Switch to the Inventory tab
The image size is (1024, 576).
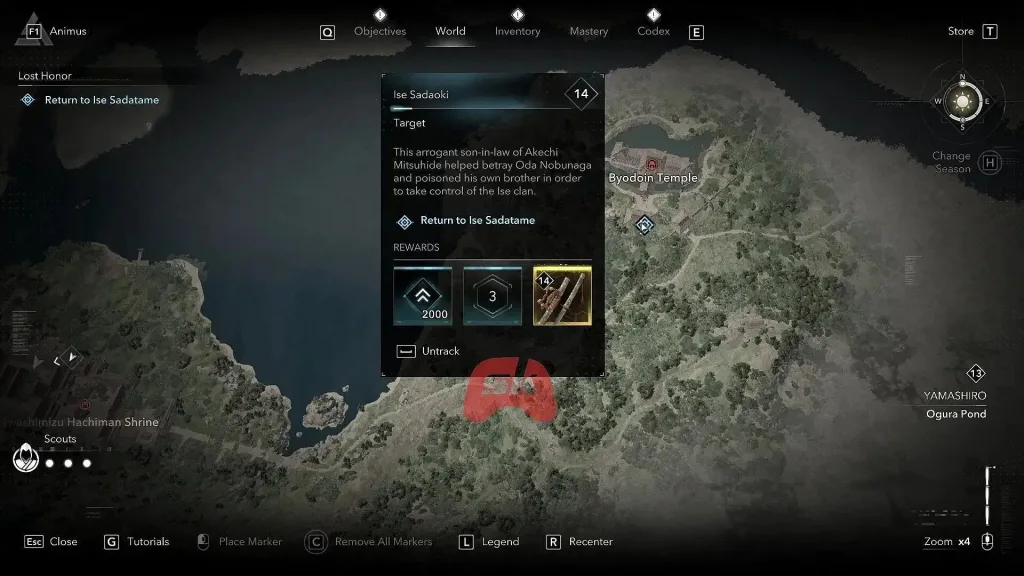[x=517, y=31]
